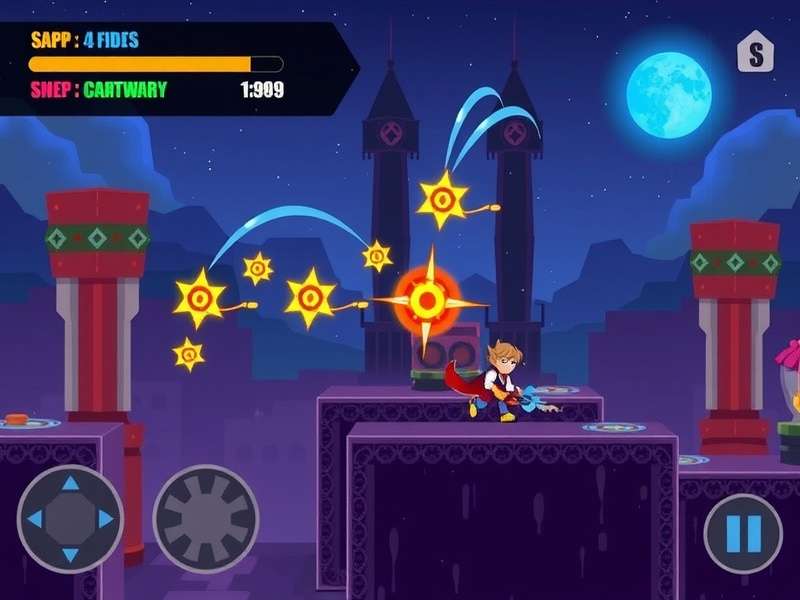This screenshot has width=800, height=600.
Task: Pause the game with the pause button
Action: [x=743, y=533]
